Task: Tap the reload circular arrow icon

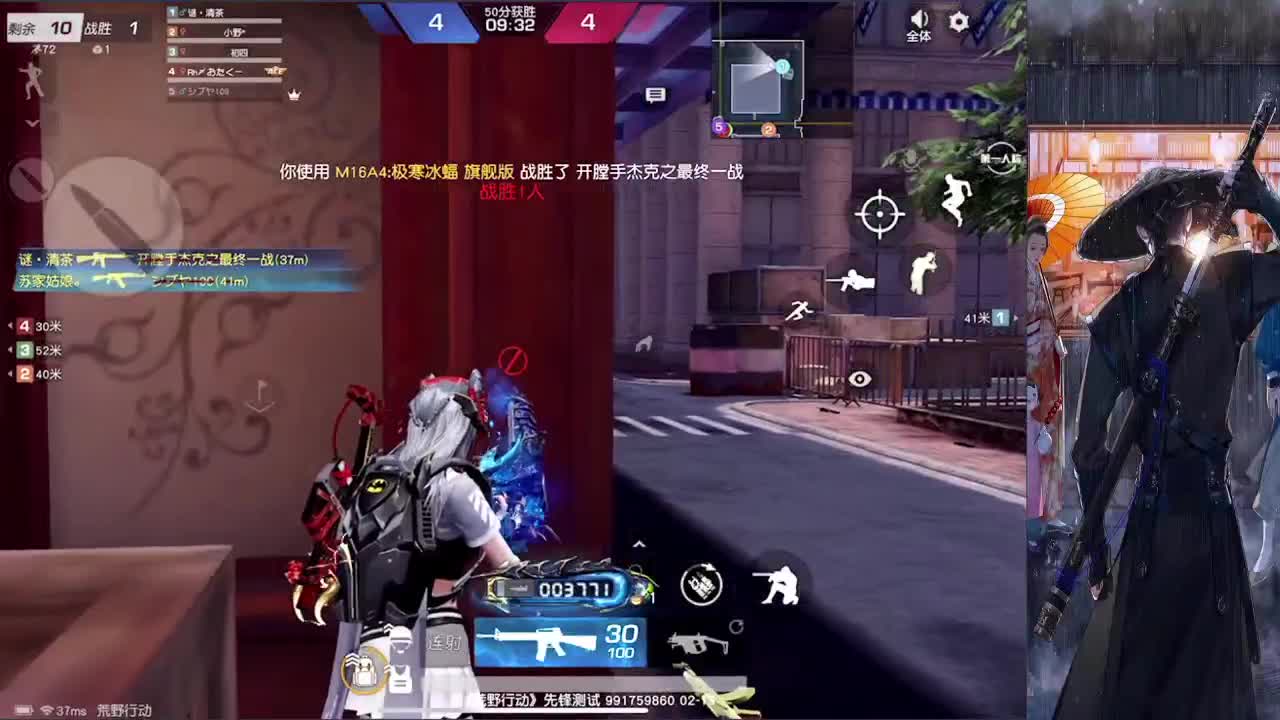Action: pos(736,627)
